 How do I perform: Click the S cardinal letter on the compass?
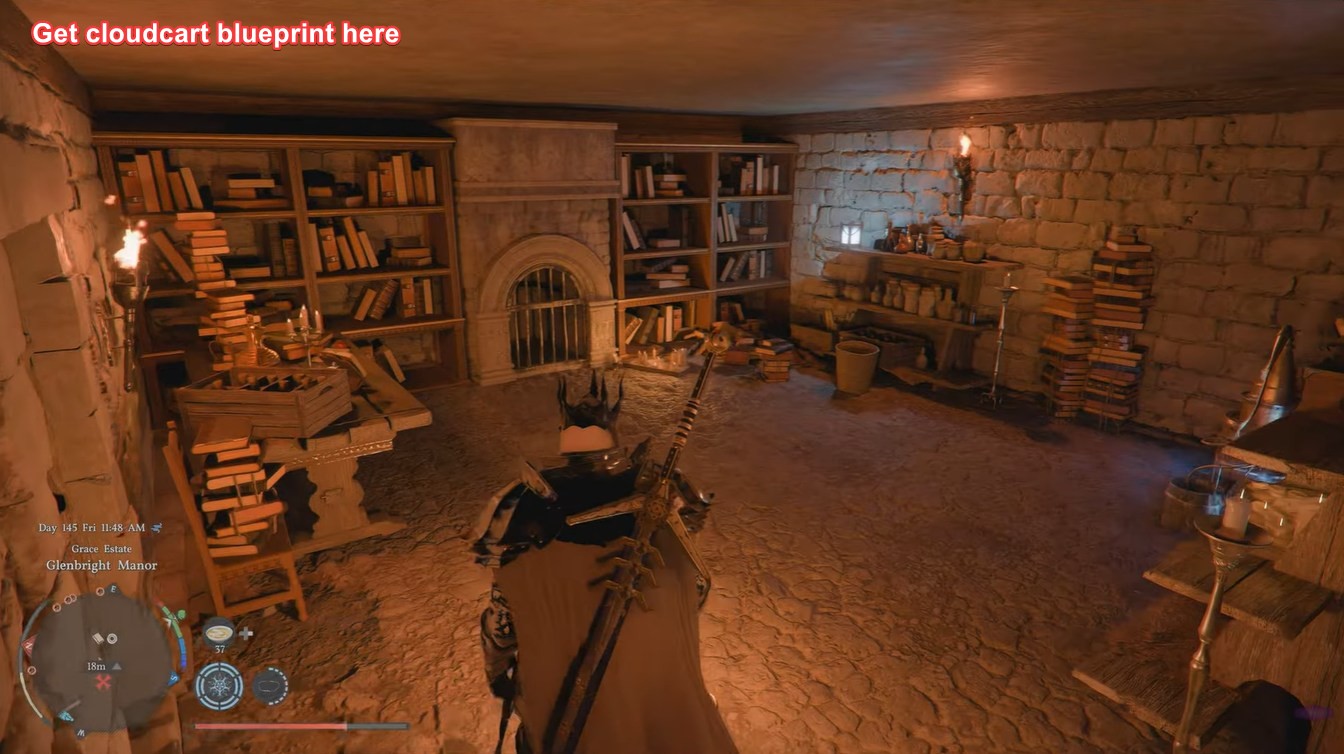pos(172,678)
